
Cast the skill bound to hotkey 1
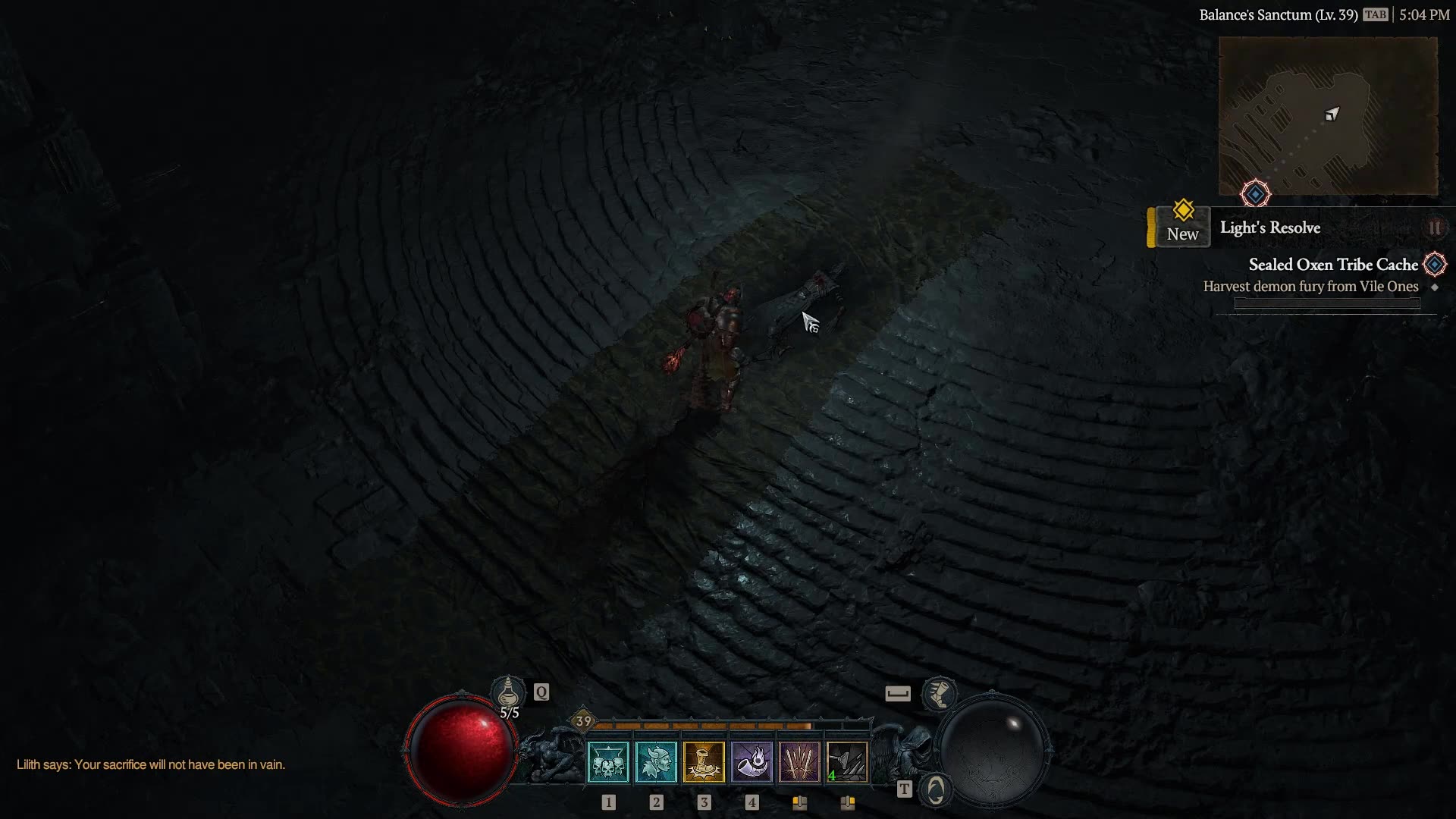(609, 761)
